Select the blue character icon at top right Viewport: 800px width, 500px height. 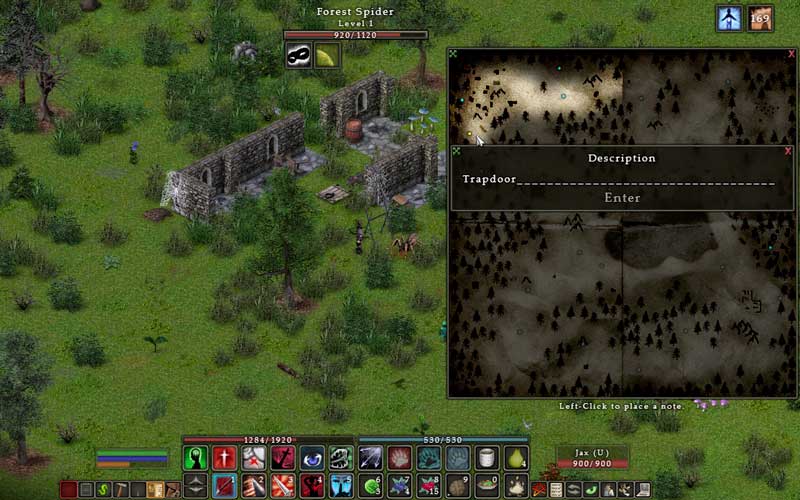coord(729,19)
